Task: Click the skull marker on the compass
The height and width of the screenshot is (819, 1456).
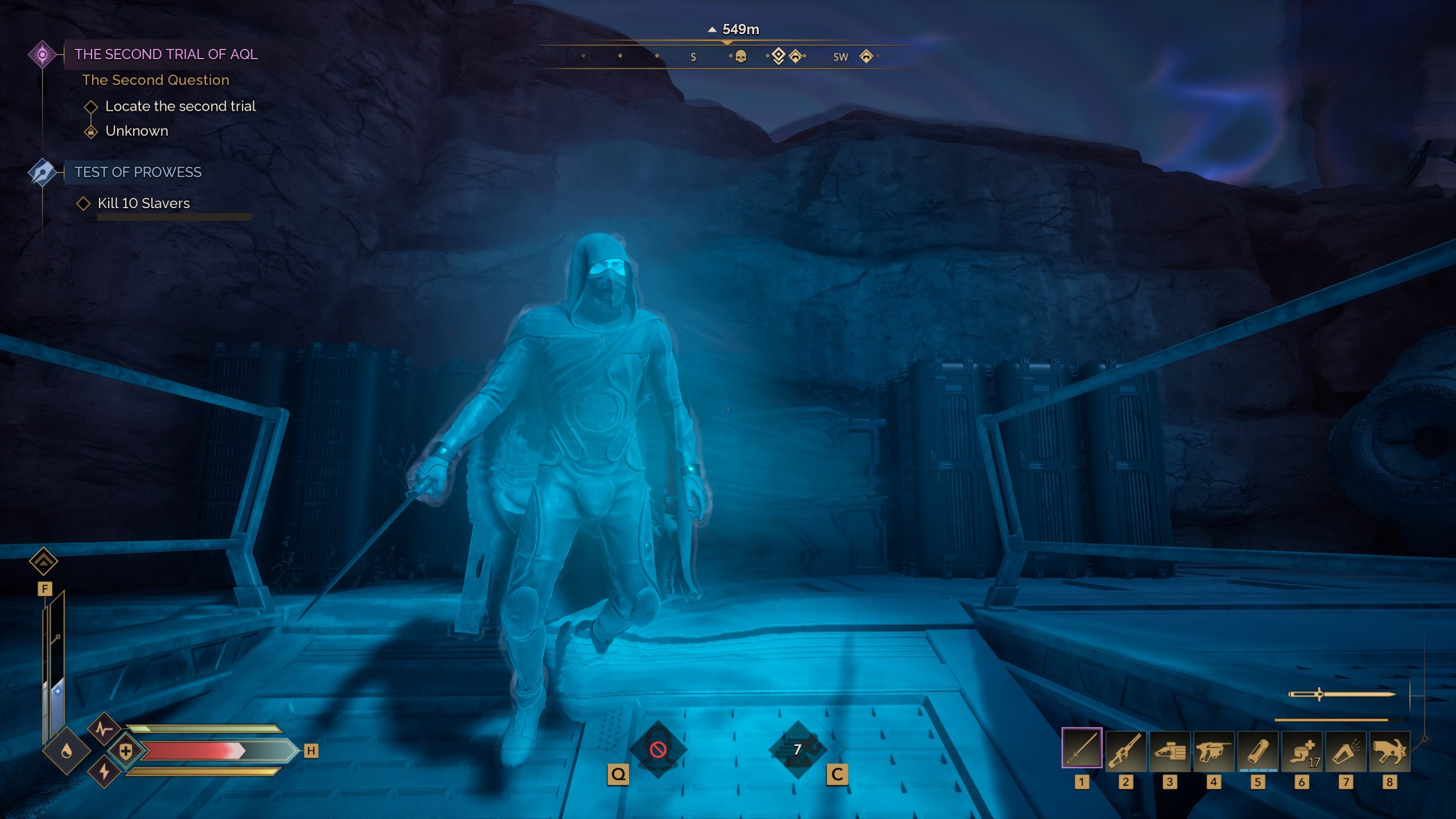Action: point(741,56)
